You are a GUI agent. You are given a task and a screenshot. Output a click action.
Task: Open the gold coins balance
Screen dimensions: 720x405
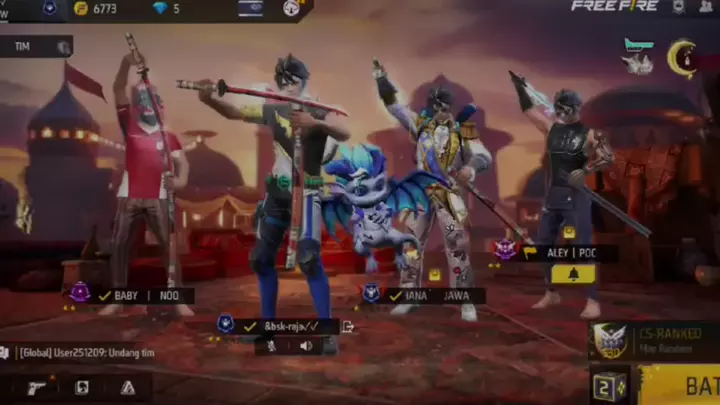100,9
